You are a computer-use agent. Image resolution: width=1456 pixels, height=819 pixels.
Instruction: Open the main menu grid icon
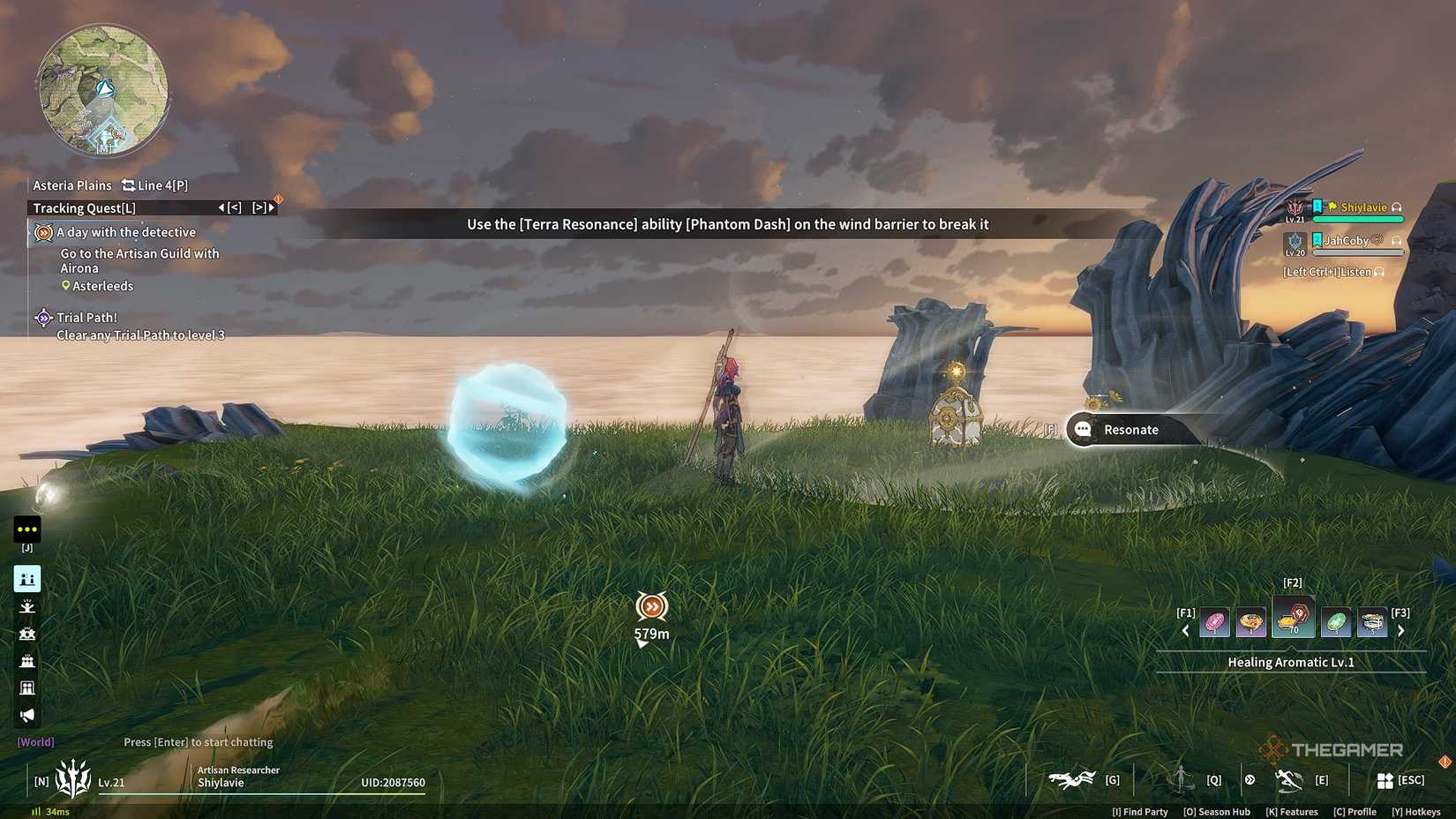coord(1385,780)
